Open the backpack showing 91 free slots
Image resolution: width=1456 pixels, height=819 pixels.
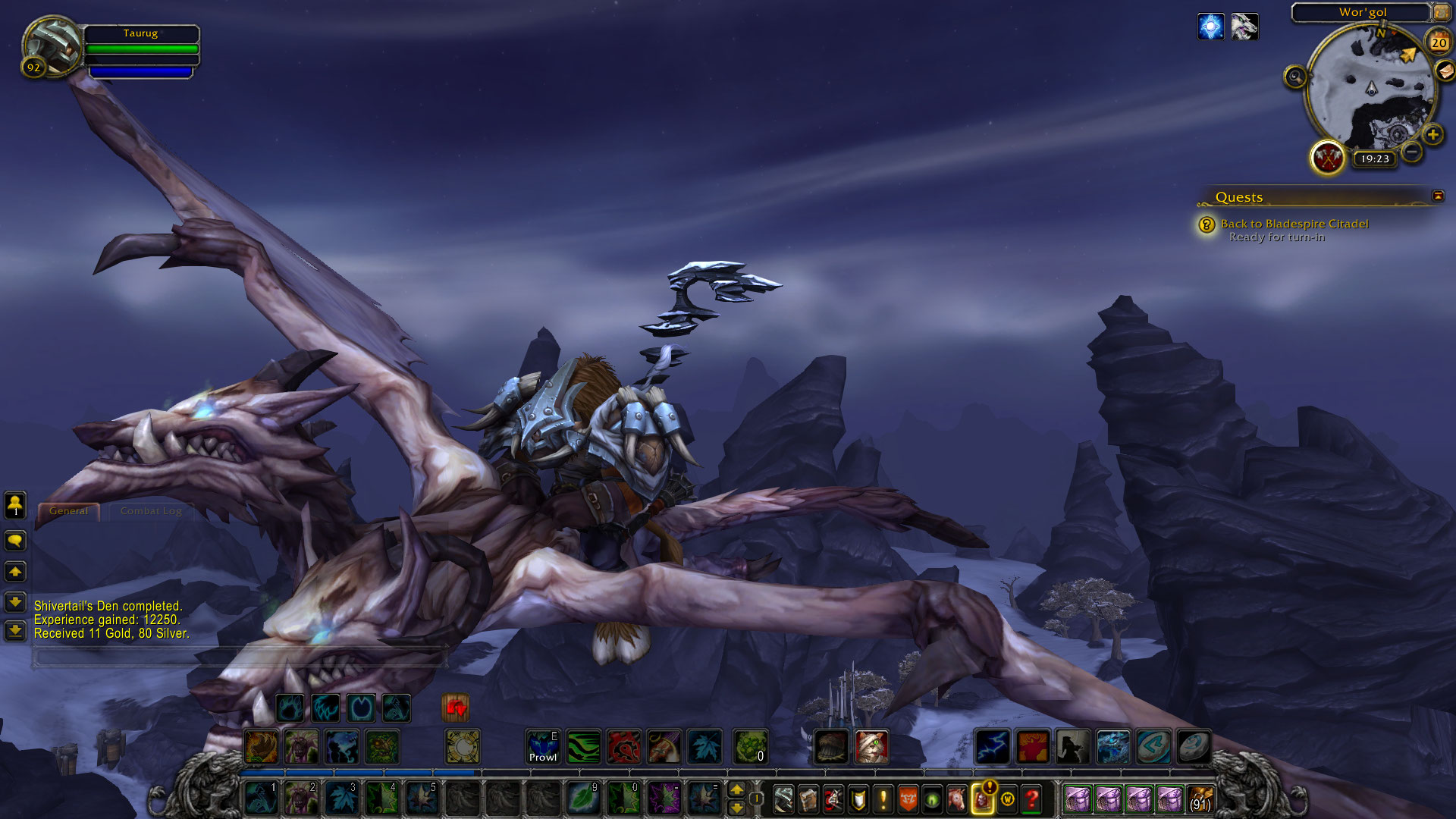(x=1200, y=799)
